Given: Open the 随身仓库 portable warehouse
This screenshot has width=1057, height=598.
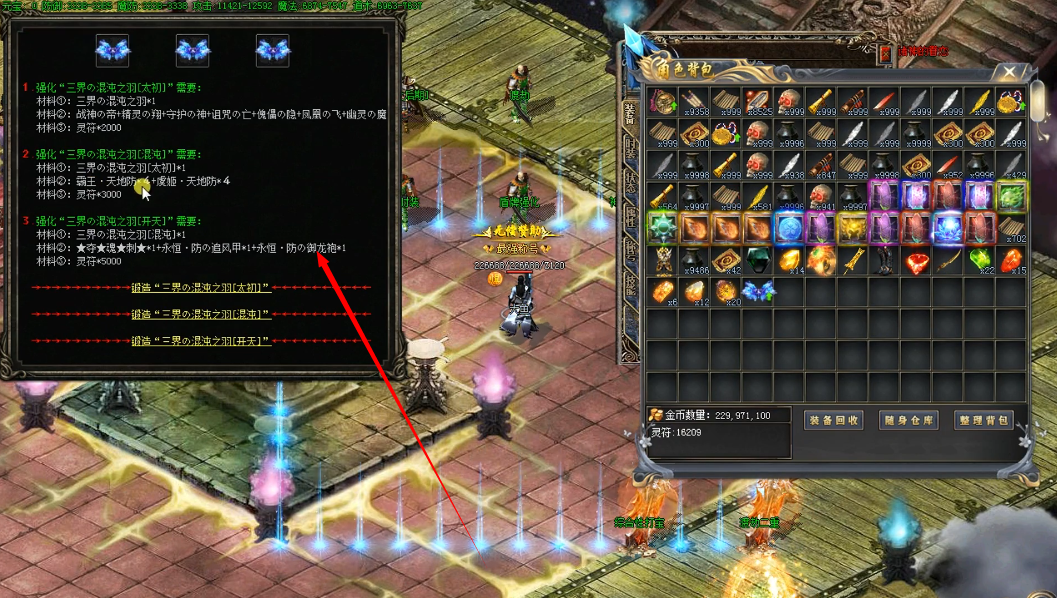Looking at the screenshot, I should click(x=908, y=420).
